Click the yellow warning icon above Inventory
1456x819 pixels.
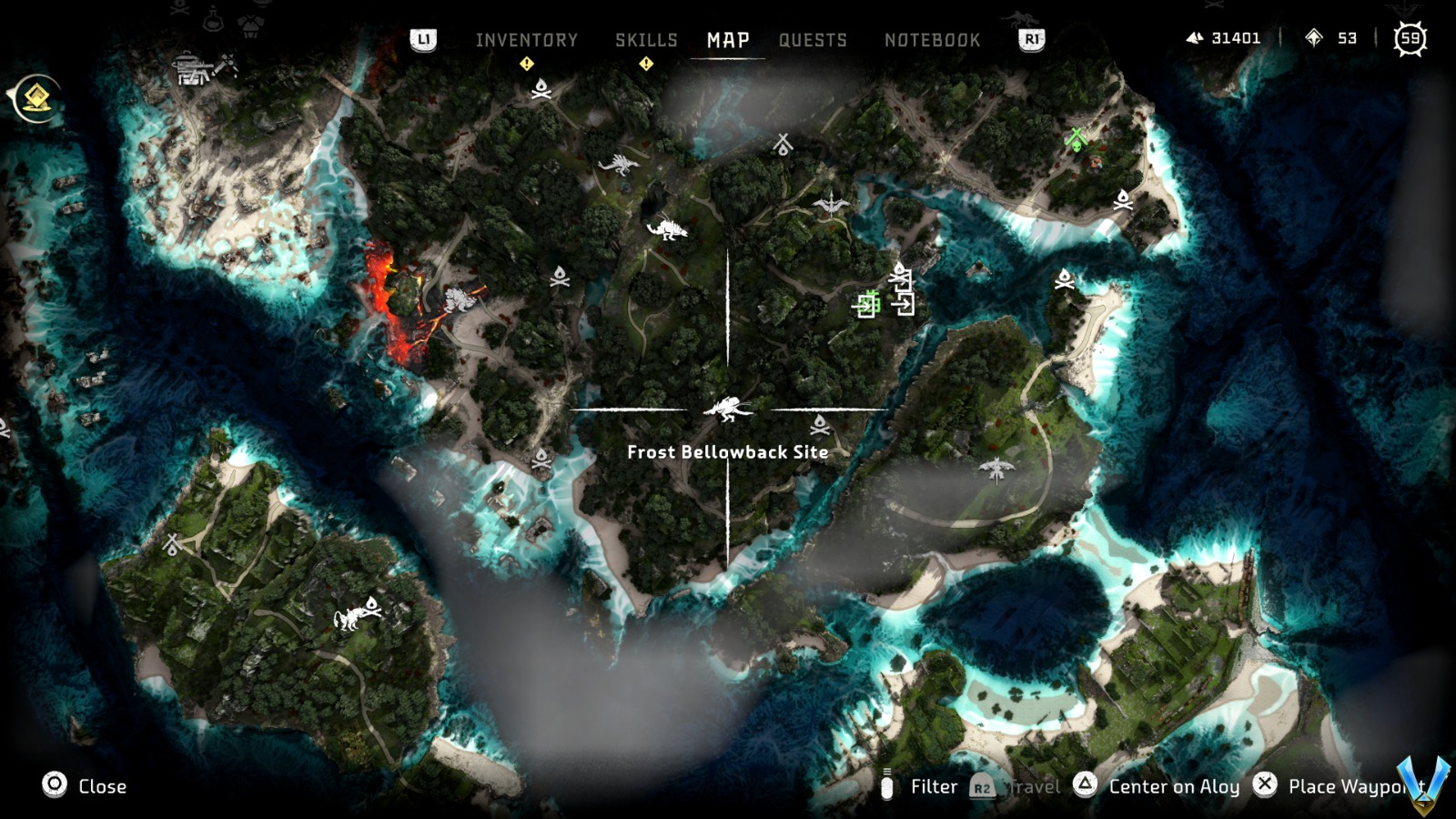[526, 63]
